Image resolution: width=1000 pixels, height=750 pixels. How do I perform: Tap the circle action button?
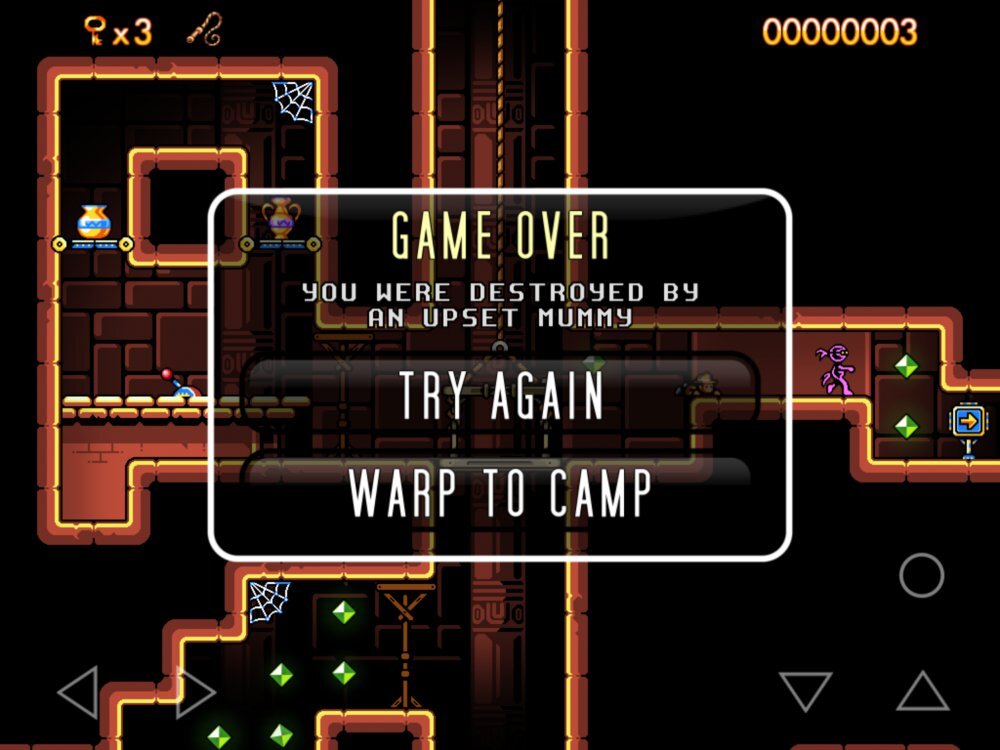pos(921,575)
